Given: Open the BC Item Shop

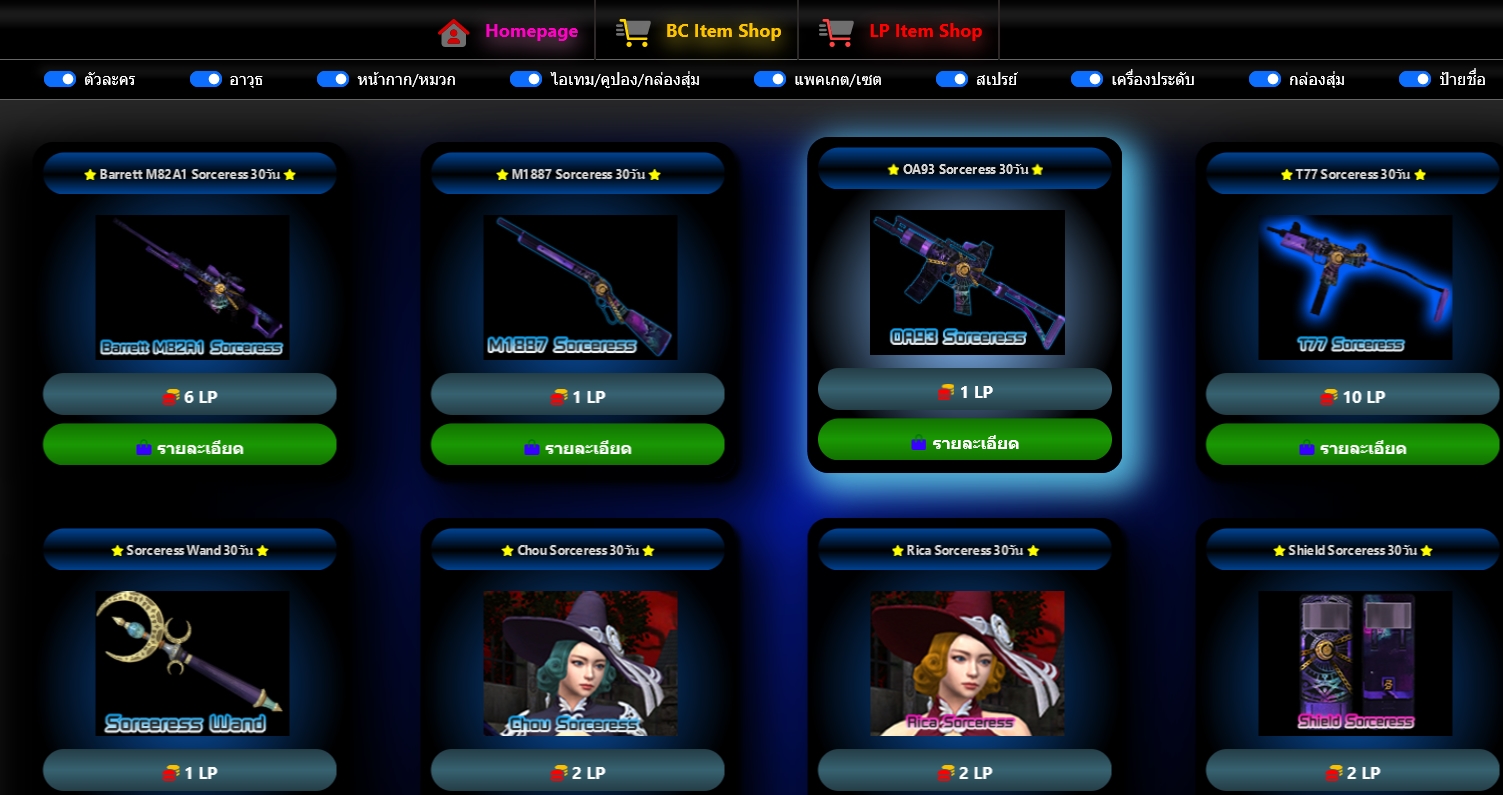Looking at the screenshot, I should (698, 31).
